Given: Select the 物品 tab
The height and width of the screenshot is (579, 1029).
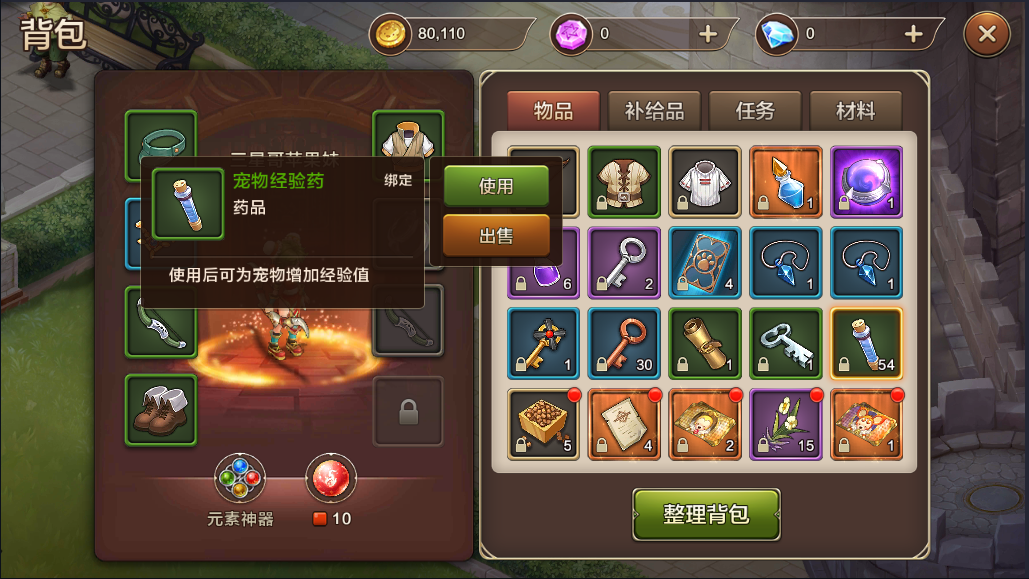Looking at the screenshot, I should pos(553,110).
